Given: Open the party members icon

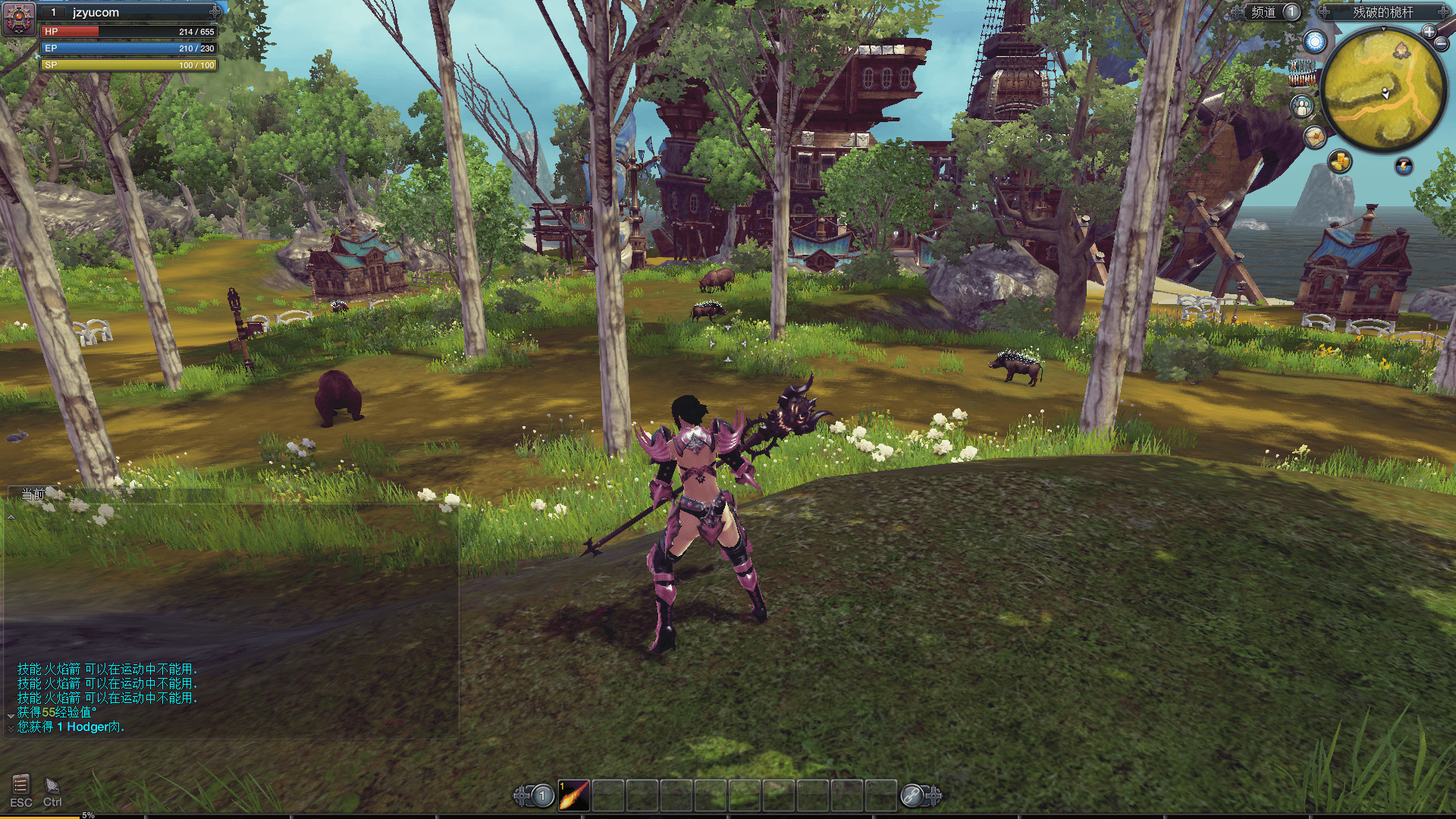Looking at the screenshot, I should tap(1302, 106).
